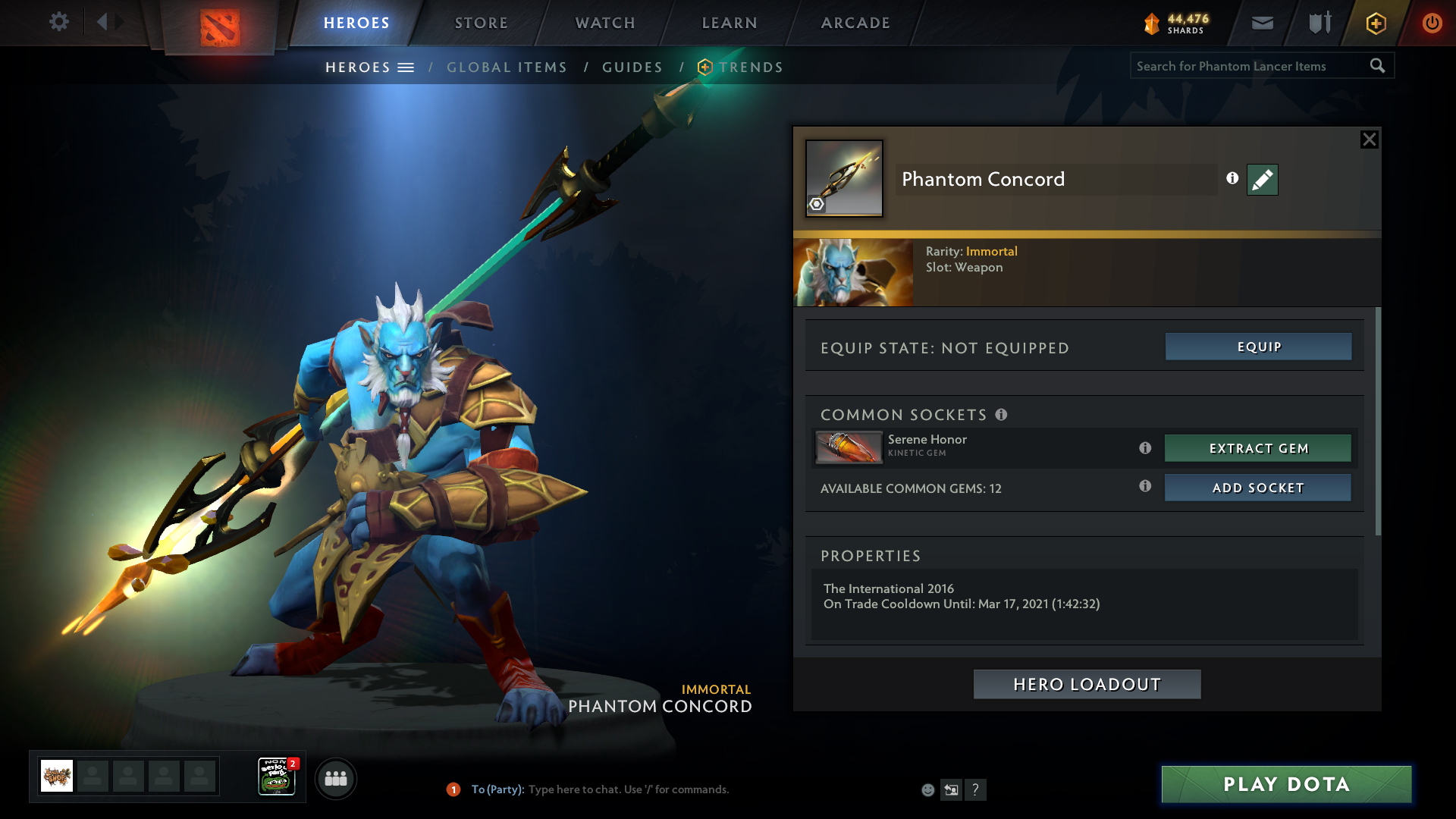The image size is (1456, 819).
Task: Open the Watch tab
Action: tap(605, 23)
